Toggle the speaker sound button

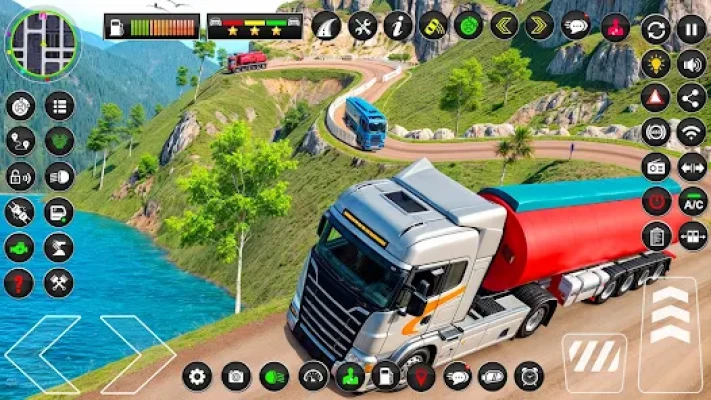691,63
